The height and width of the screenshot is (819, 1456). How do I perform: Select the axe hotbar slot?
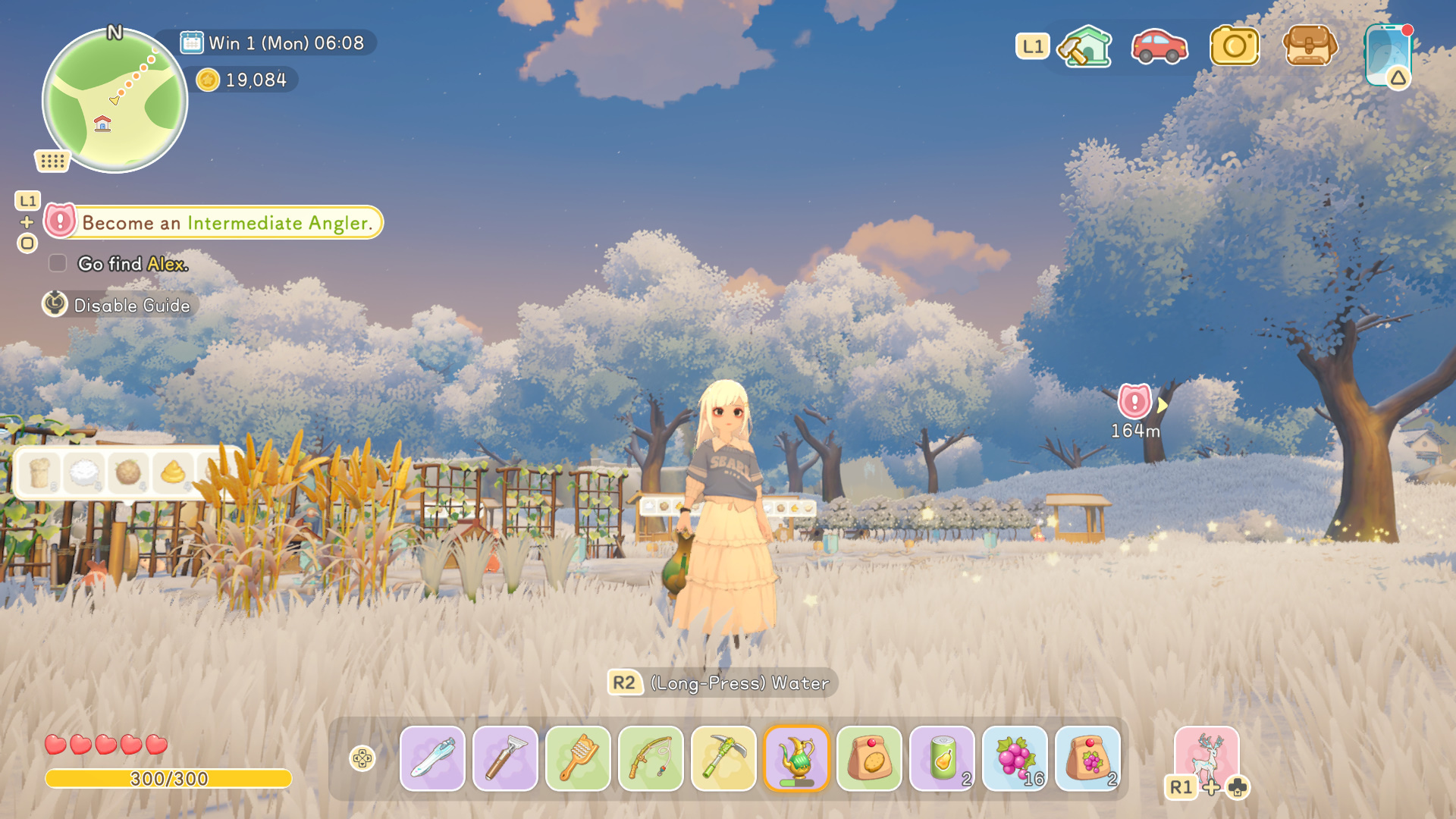[x=505, y=758]
